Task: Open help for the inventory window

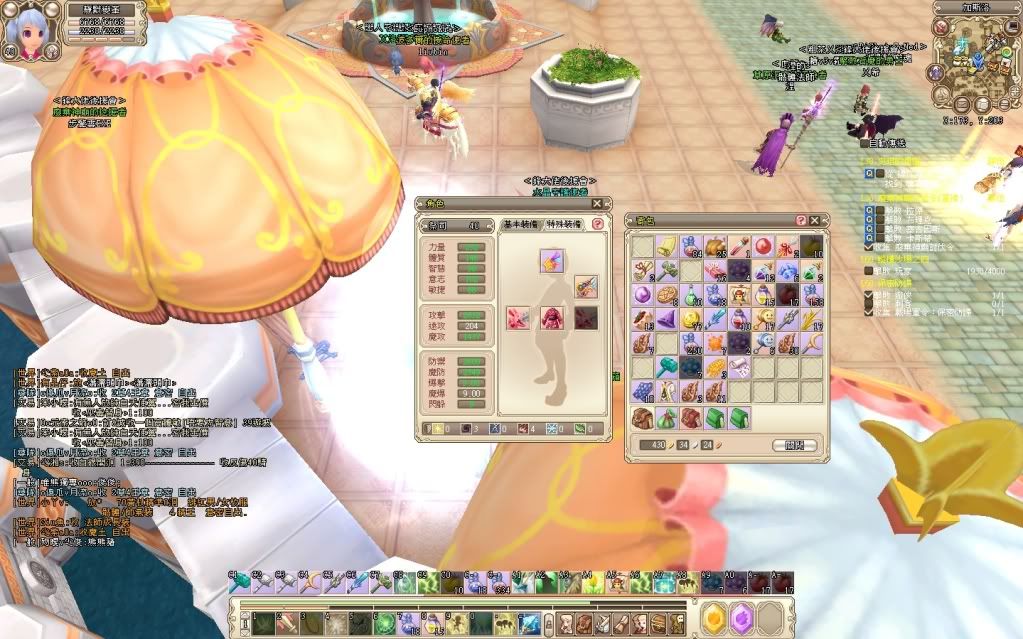Action: tap(801, 220)
